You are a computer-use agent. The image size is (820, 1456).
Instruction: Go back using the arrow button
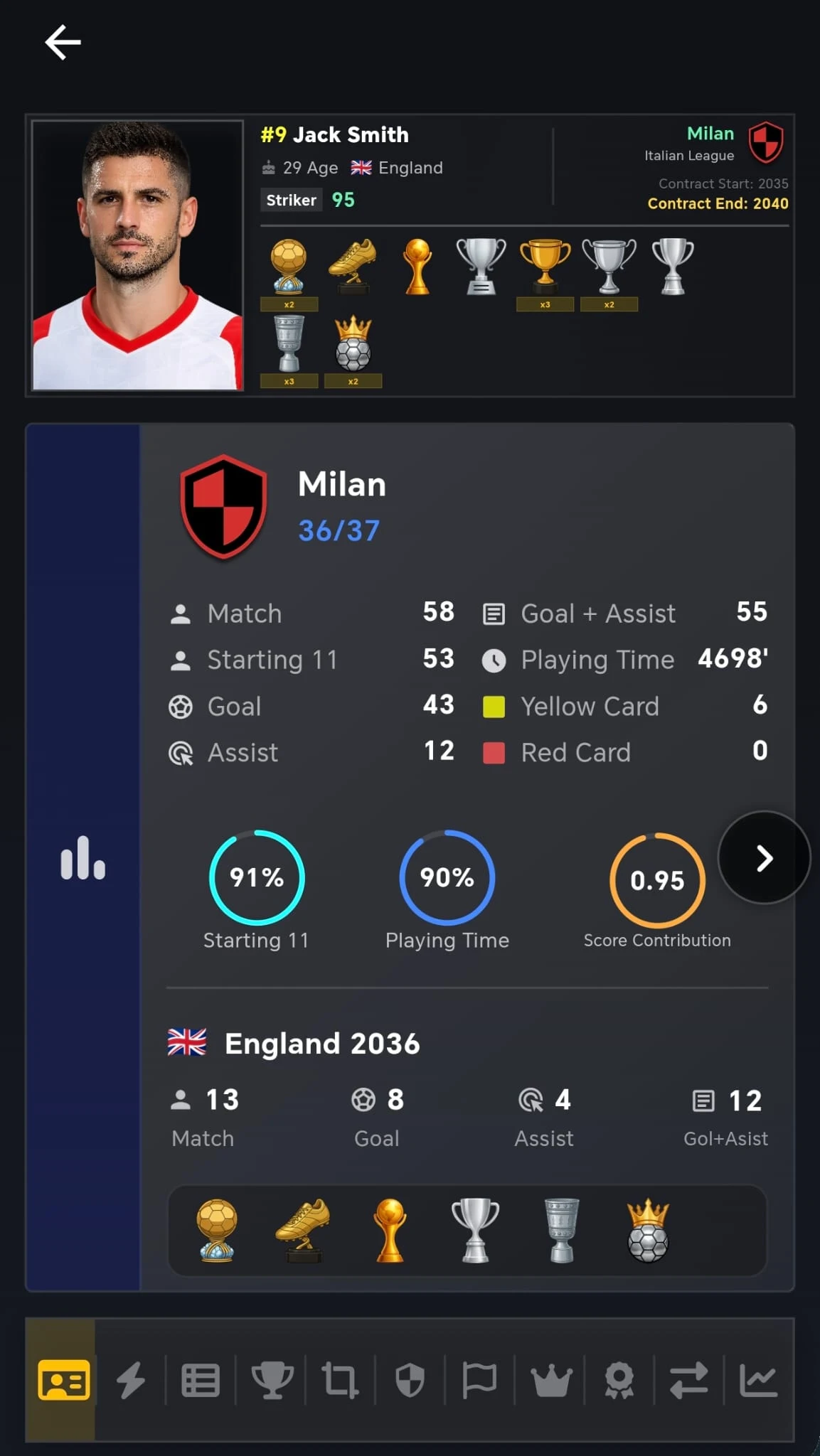[x=63, y=43]
